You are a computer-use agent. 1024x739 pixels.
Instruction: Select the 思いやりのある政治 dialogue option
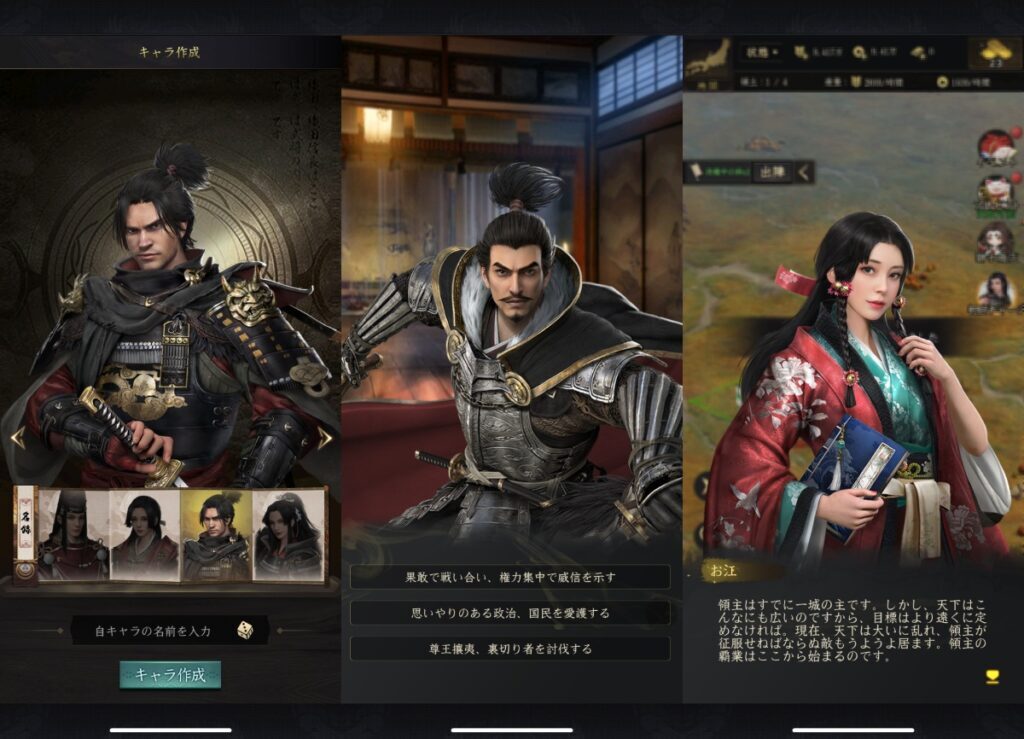(510, 613)
